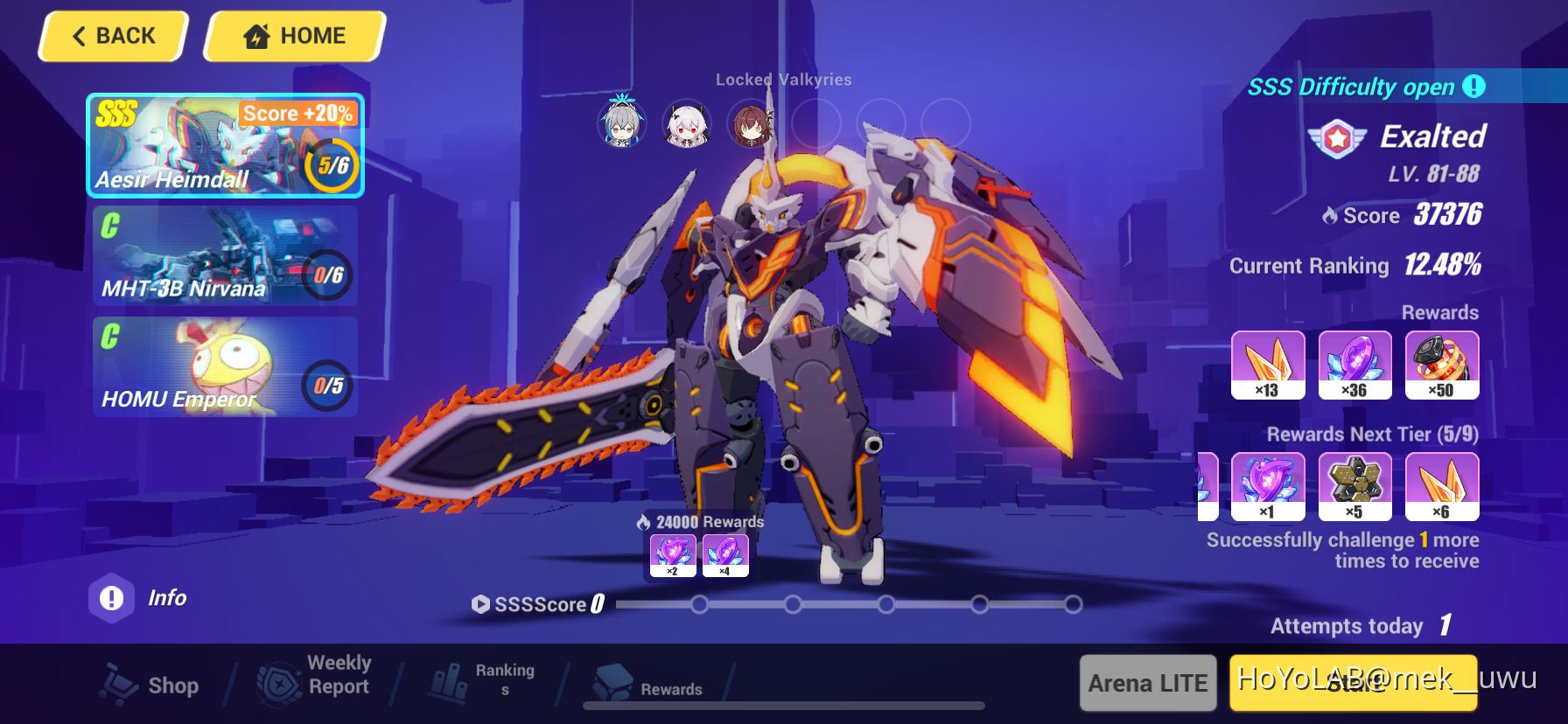Select the Aesir Heimdall boss card
The width and height of the screenshot is (1568, 724).
(x=225, y=145)
